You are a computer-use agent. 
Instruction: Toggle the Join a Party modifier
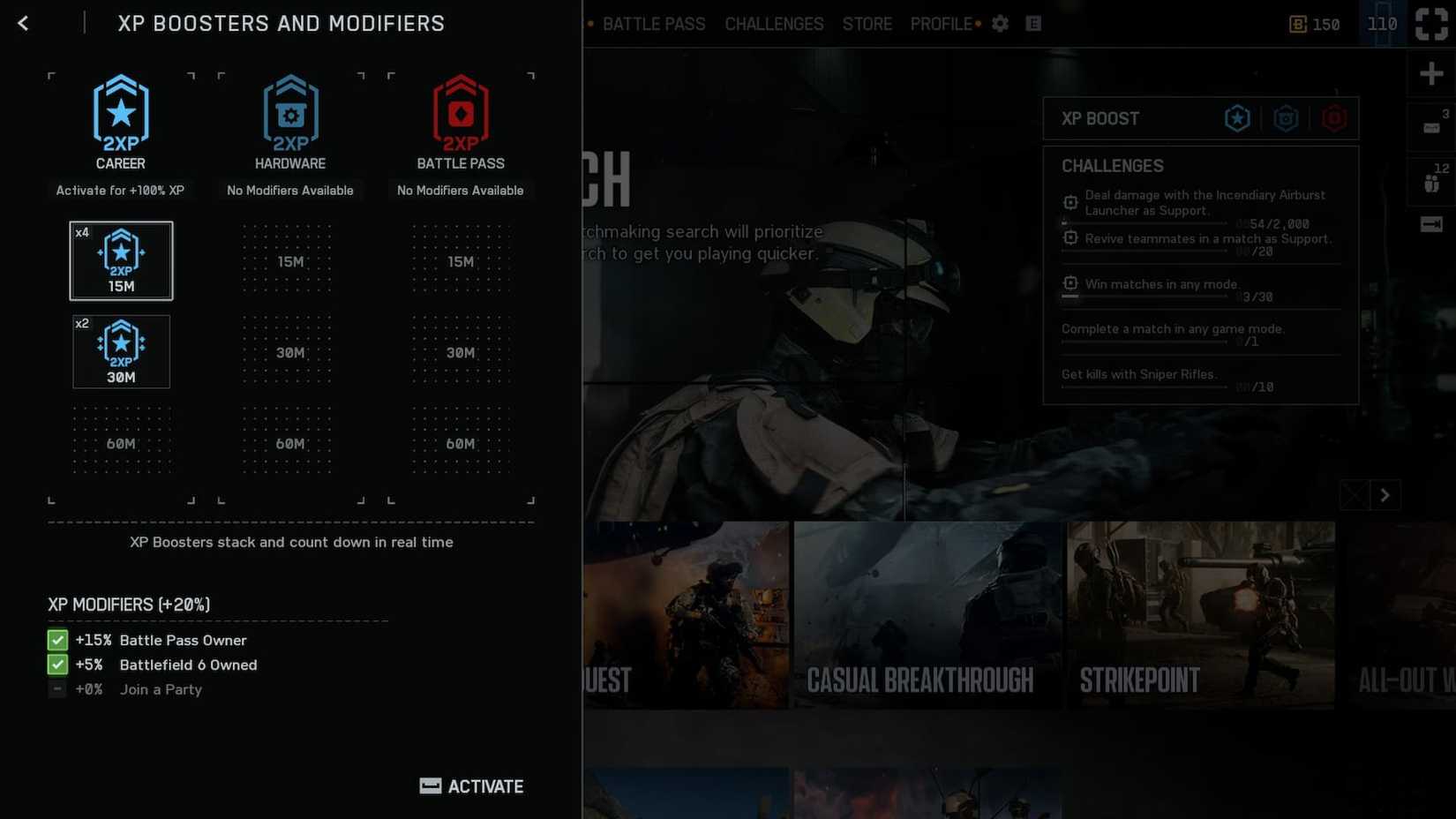56,689
